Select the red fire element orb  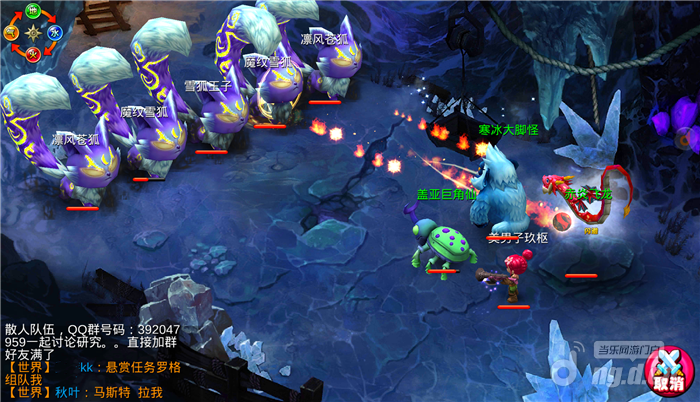[33, 52]
